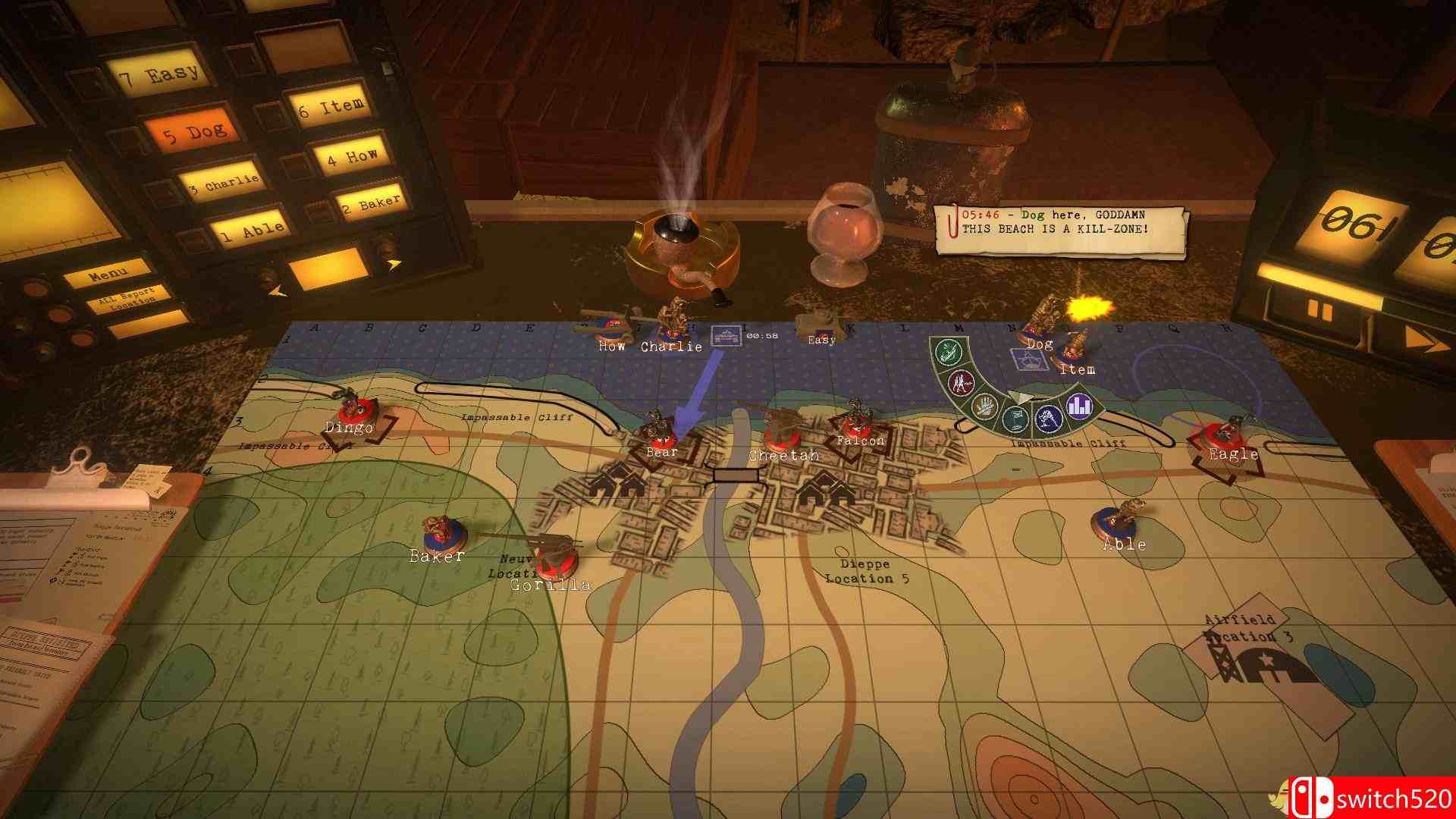
Task: Select the halt order hand icon
Action: [x=985, y=406]
